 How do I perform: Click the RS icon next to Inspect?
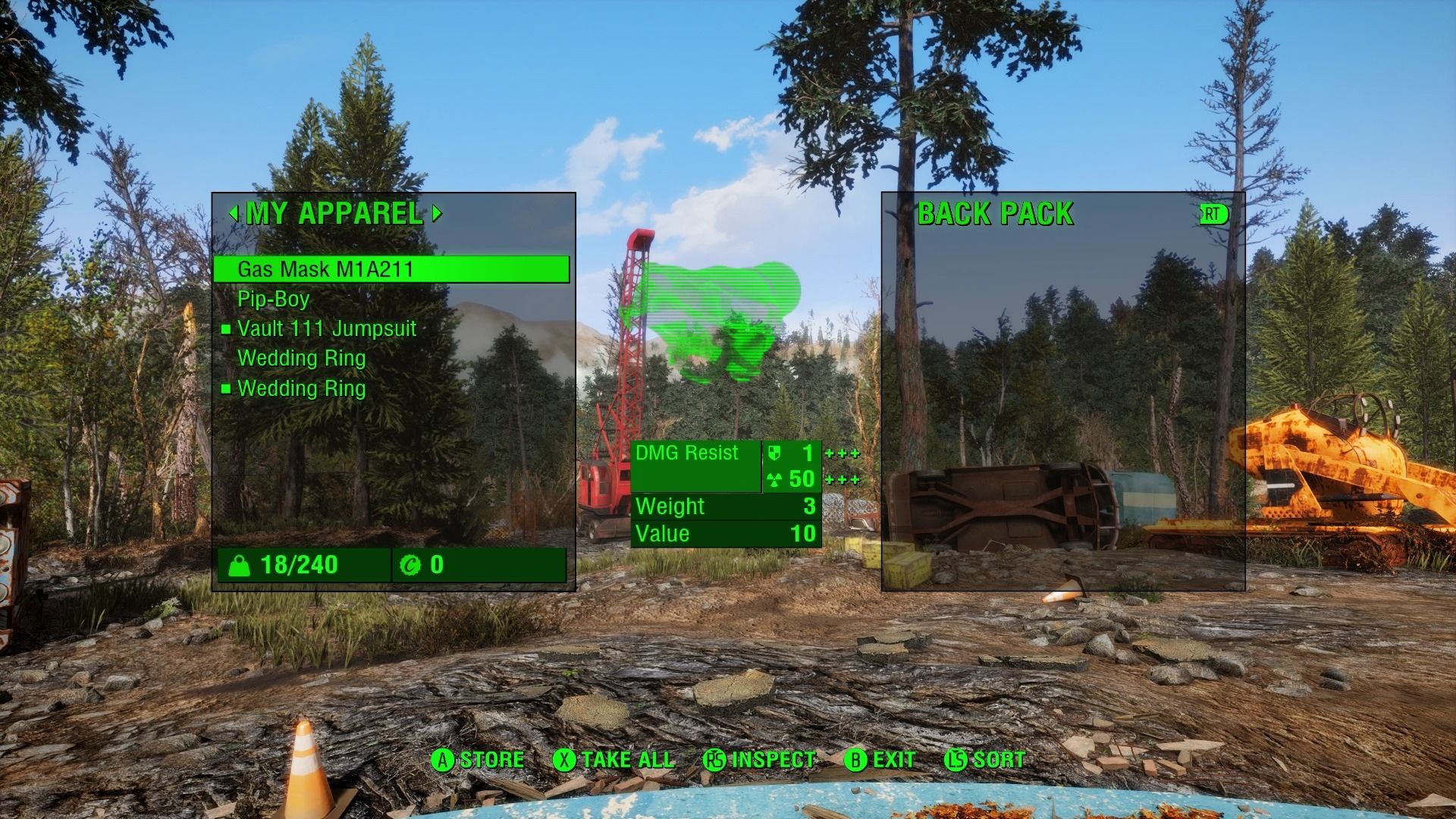point(714,759)
